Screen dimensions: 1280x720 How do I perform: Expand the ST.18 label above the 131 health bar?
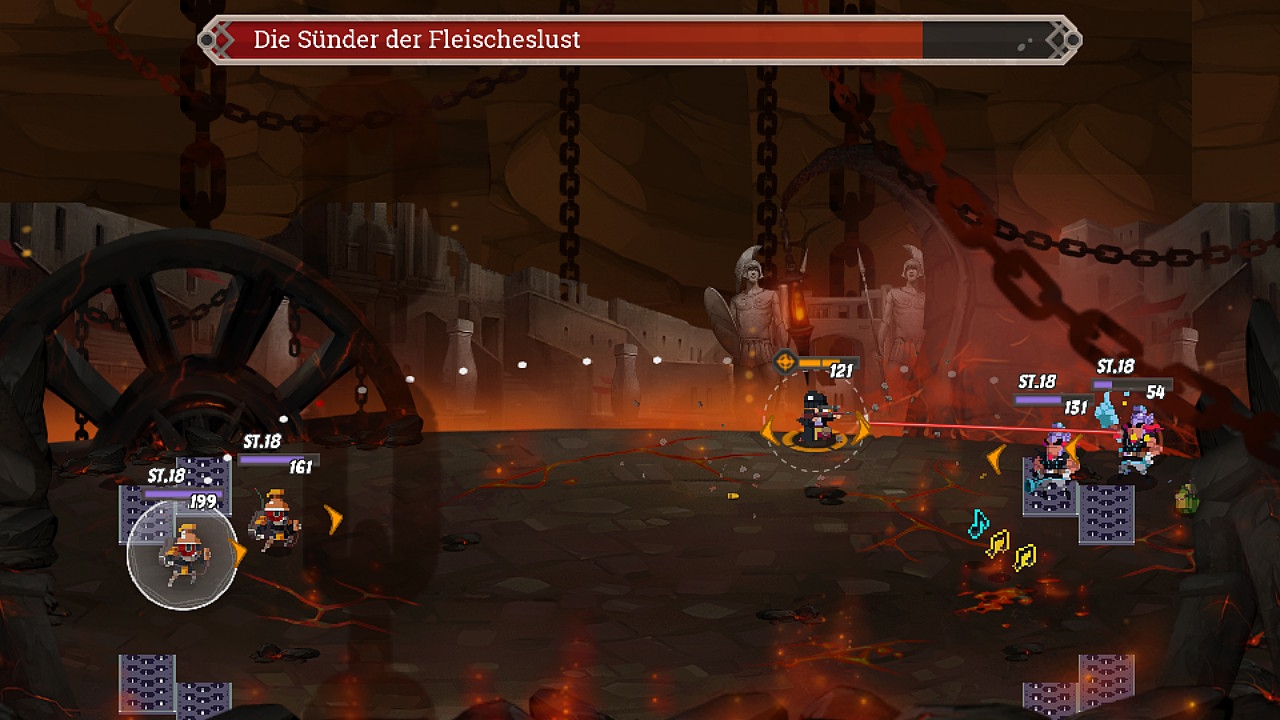click(1037, 381)
